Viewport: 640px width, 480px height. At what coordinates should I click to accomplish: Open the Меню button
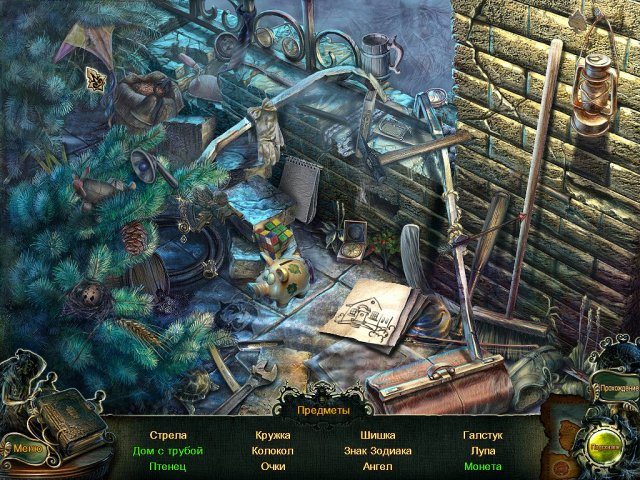25,447
